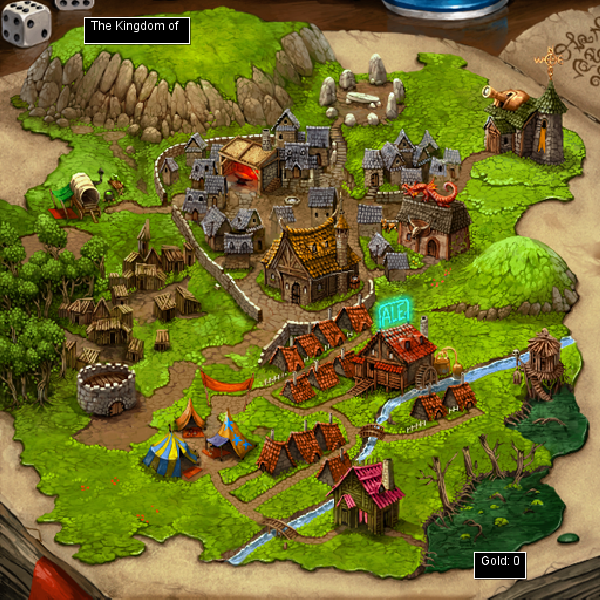Open the blacksmith forge with glowing fire
600x600 pixels.
coord(247,165)
